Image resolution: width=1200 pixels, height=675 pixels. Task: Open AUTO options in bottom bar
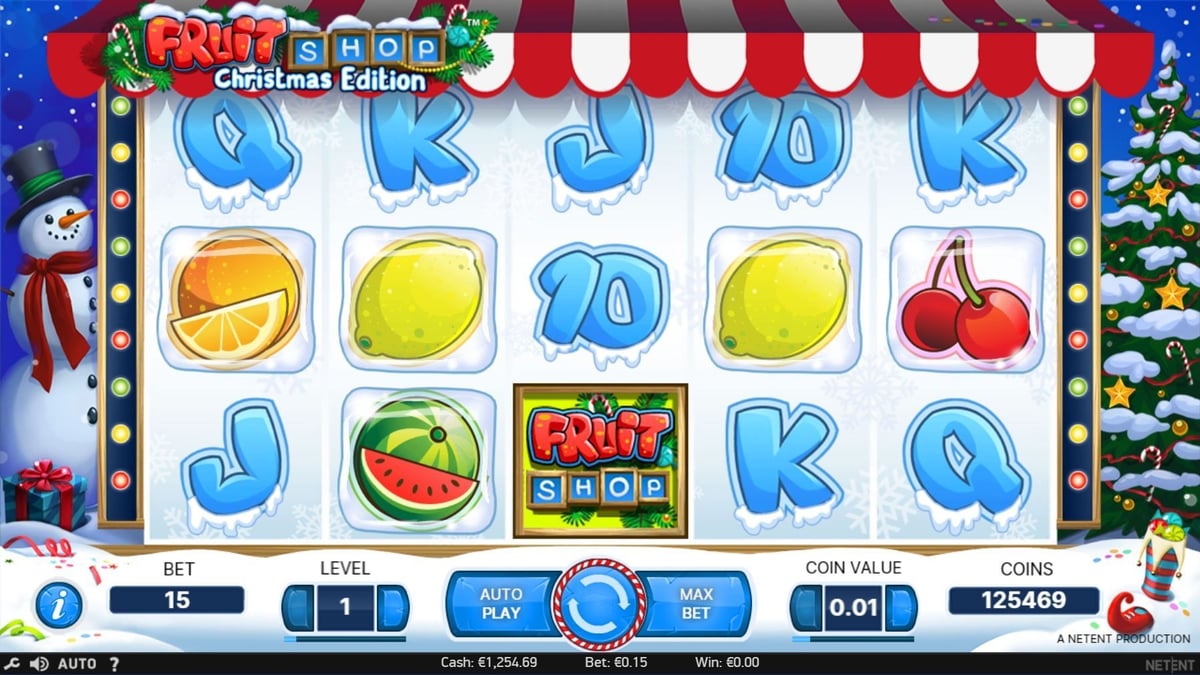[x=77, y=663]
